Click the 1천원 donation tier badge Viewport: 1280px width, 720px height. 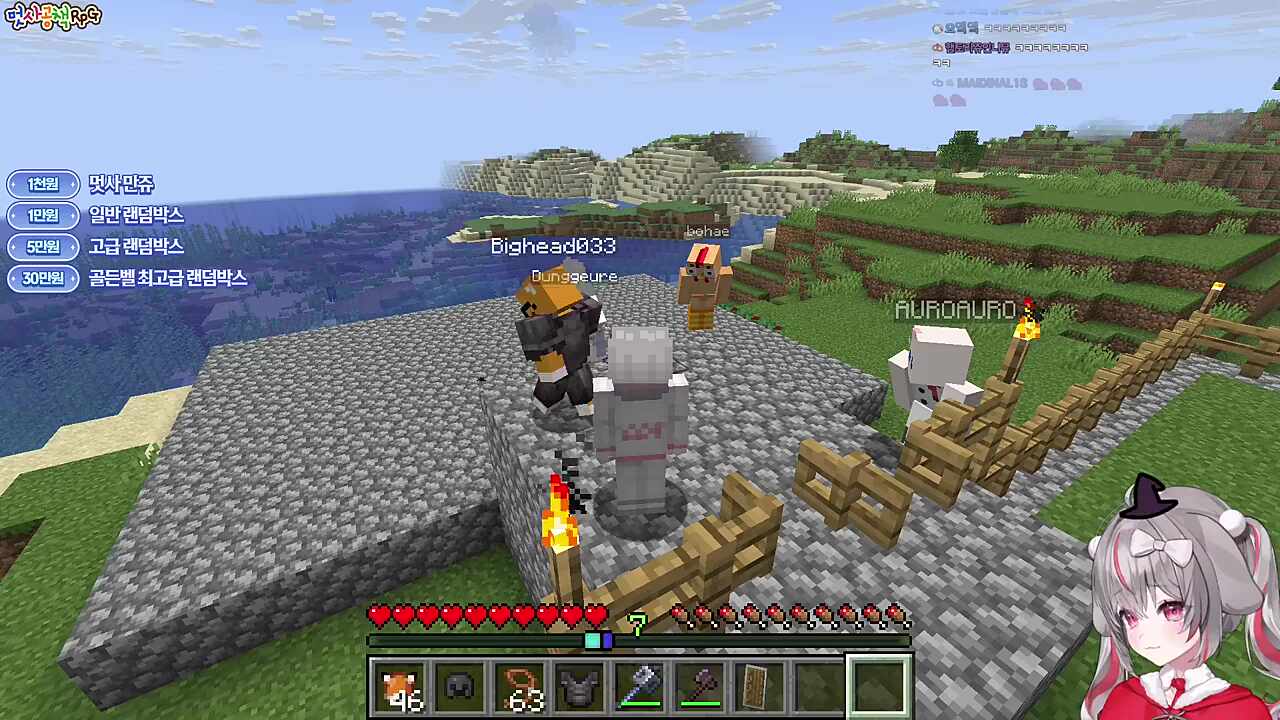pos(43,184)
